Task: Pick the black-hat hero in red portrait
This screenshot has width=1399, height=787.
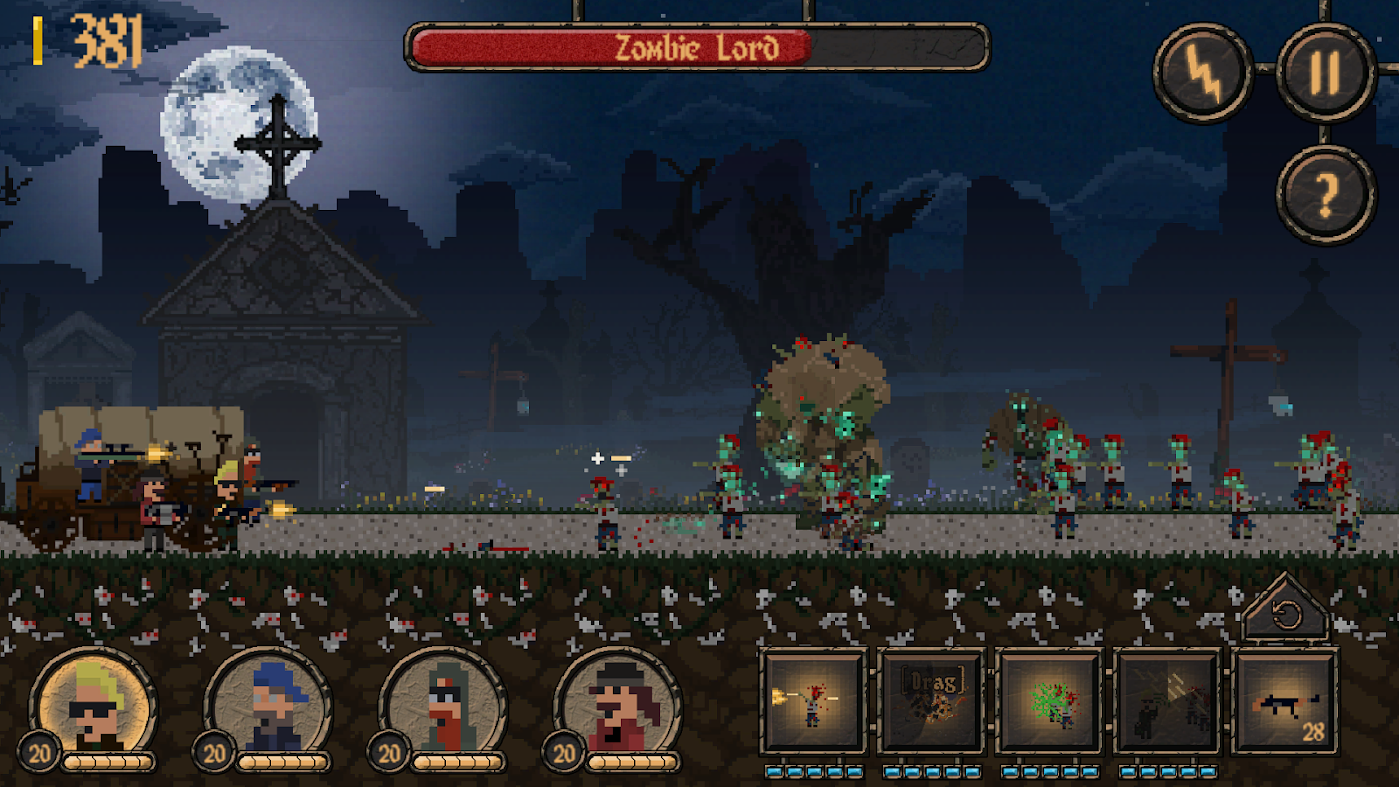Action: point(619,704)
